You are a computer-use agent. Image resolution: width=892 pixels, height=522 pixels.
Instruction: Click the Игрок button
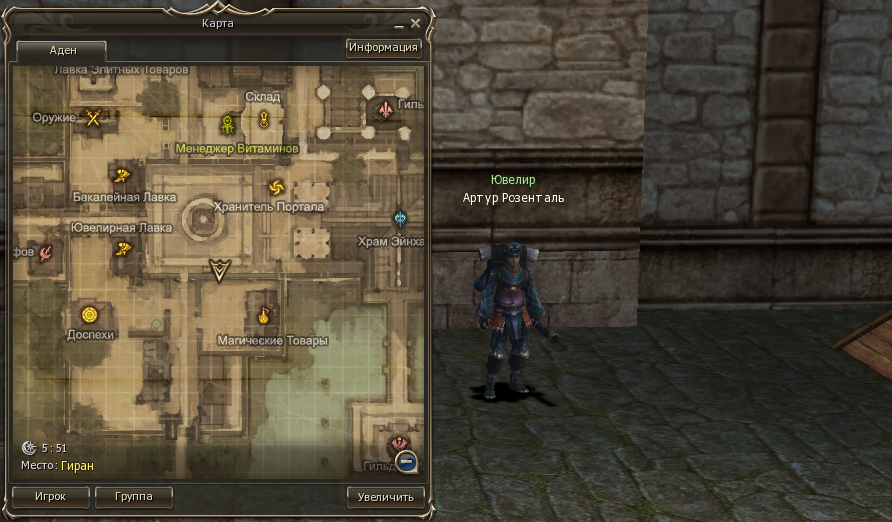pyautogui.click(x=49, y=495)
